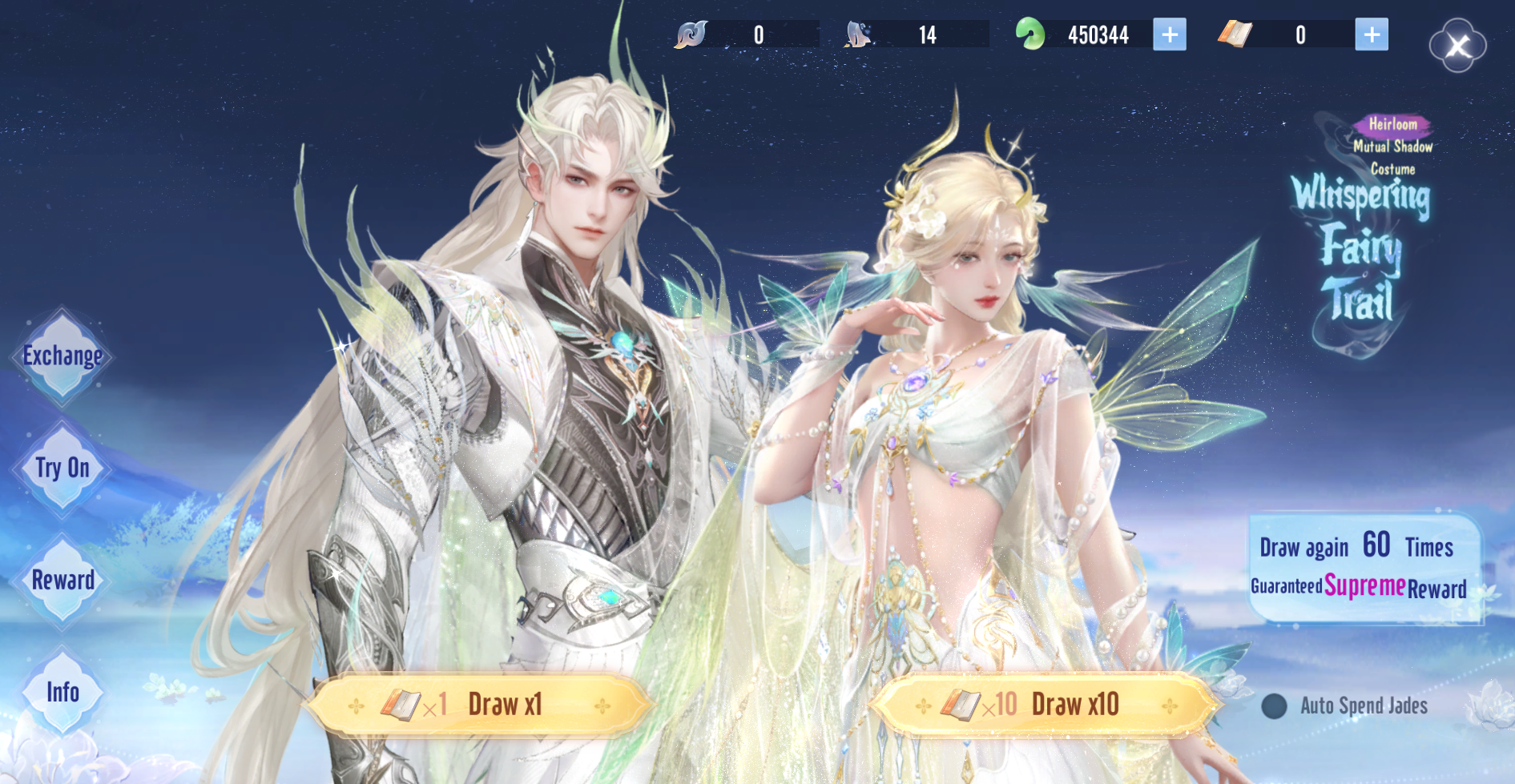The image size is (1515, 784).
Task: Open the Exchange menu
Action: click(62, 356)
